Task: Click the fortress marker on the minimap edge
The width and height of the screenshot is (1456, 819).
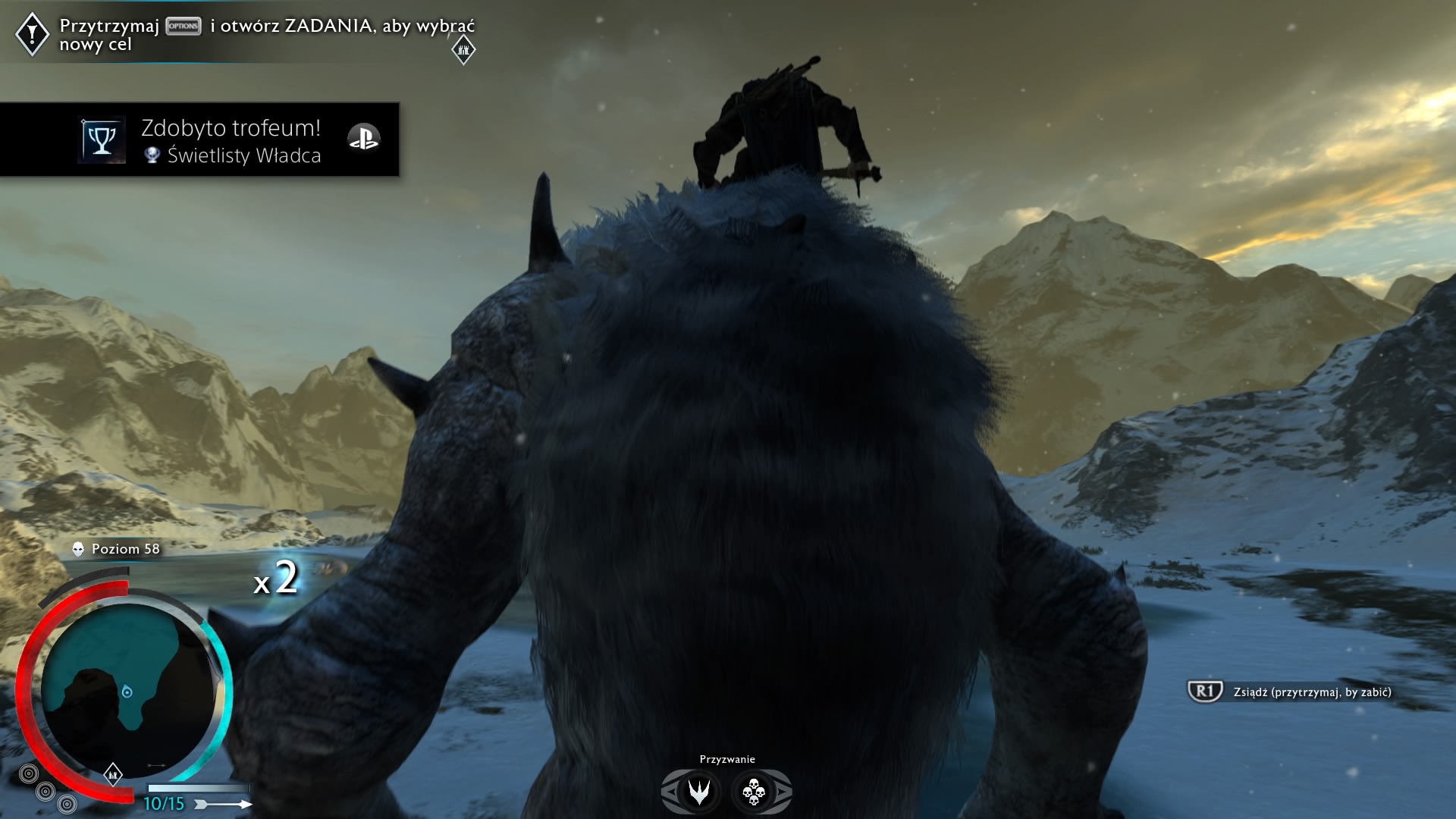Action: (x=113, y=774)
